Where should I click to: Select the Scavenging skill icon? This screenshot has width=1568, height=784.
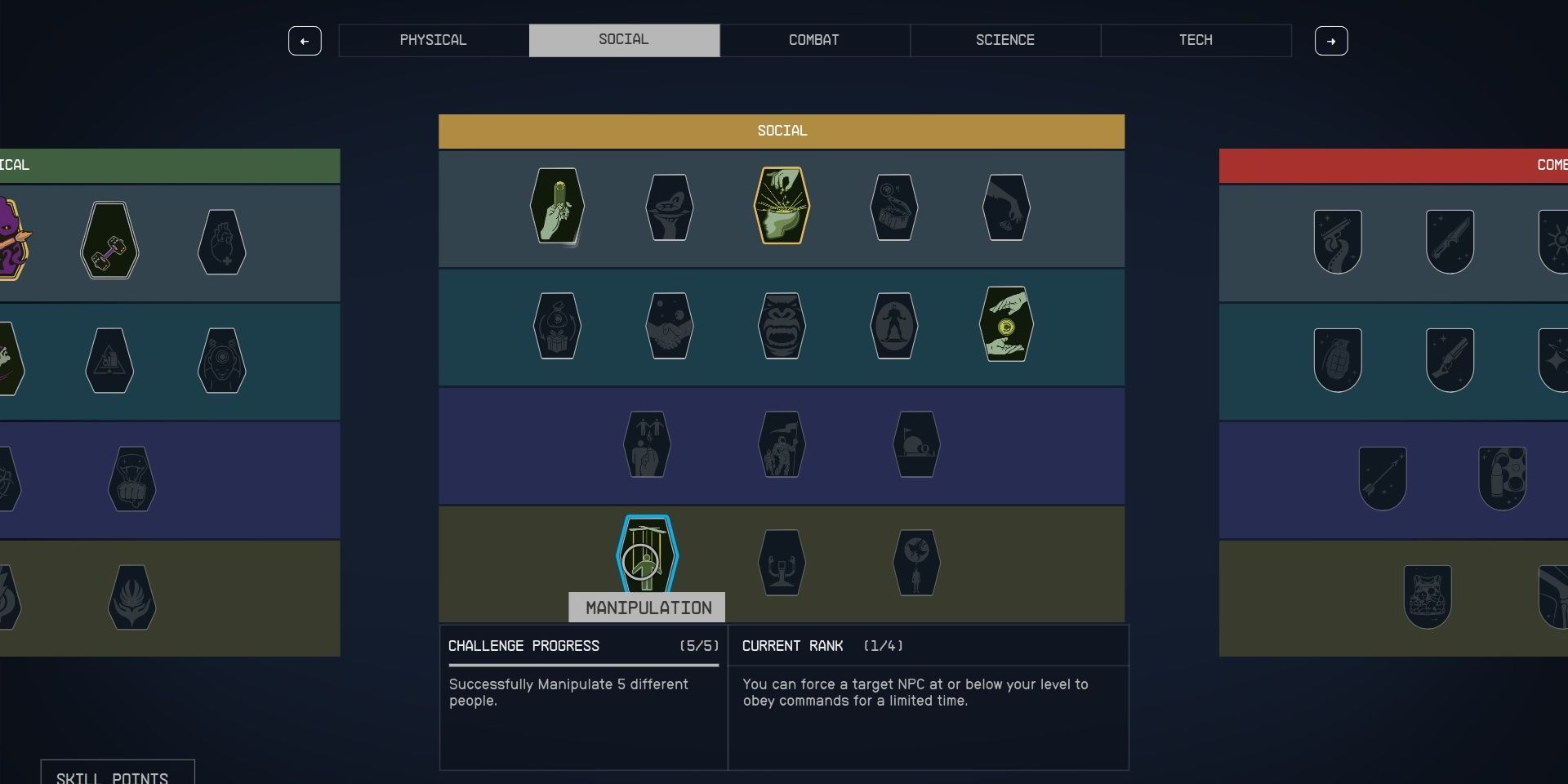click(x=893, y=207)
